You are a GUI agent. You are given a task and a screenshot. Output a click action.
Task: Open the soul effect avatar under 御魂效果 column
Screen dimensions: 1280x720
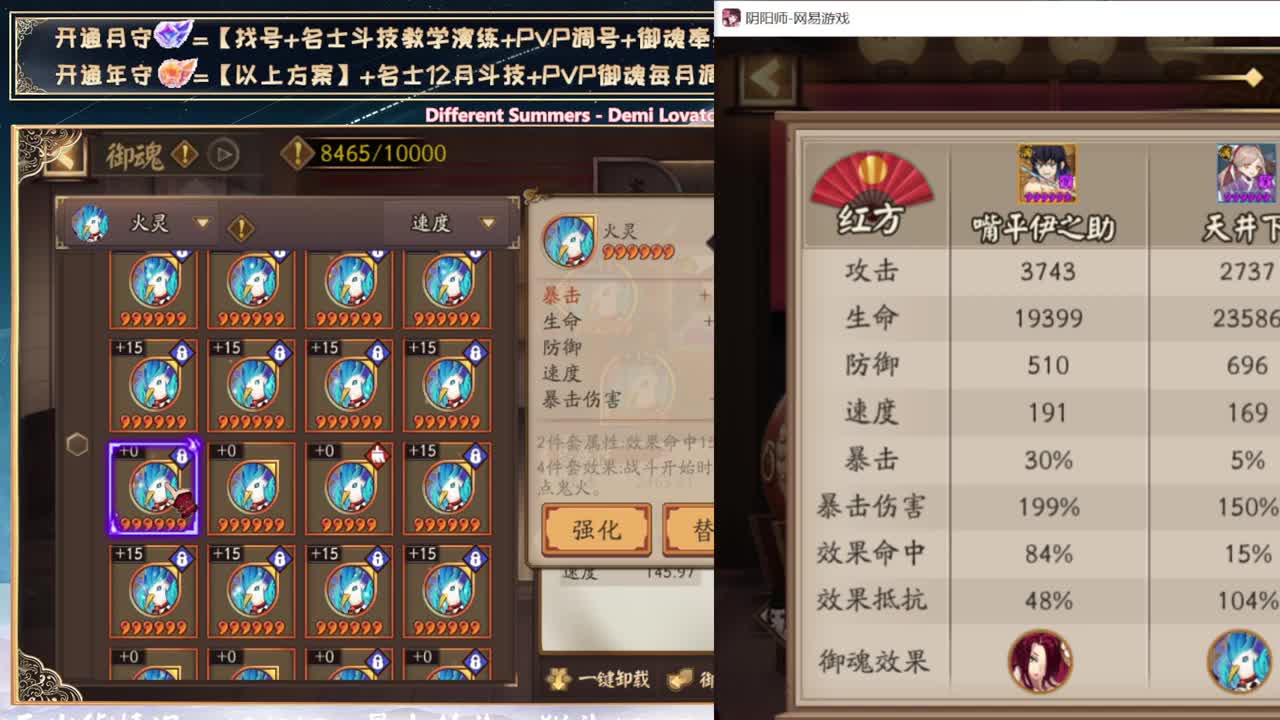click(1043, 662)
